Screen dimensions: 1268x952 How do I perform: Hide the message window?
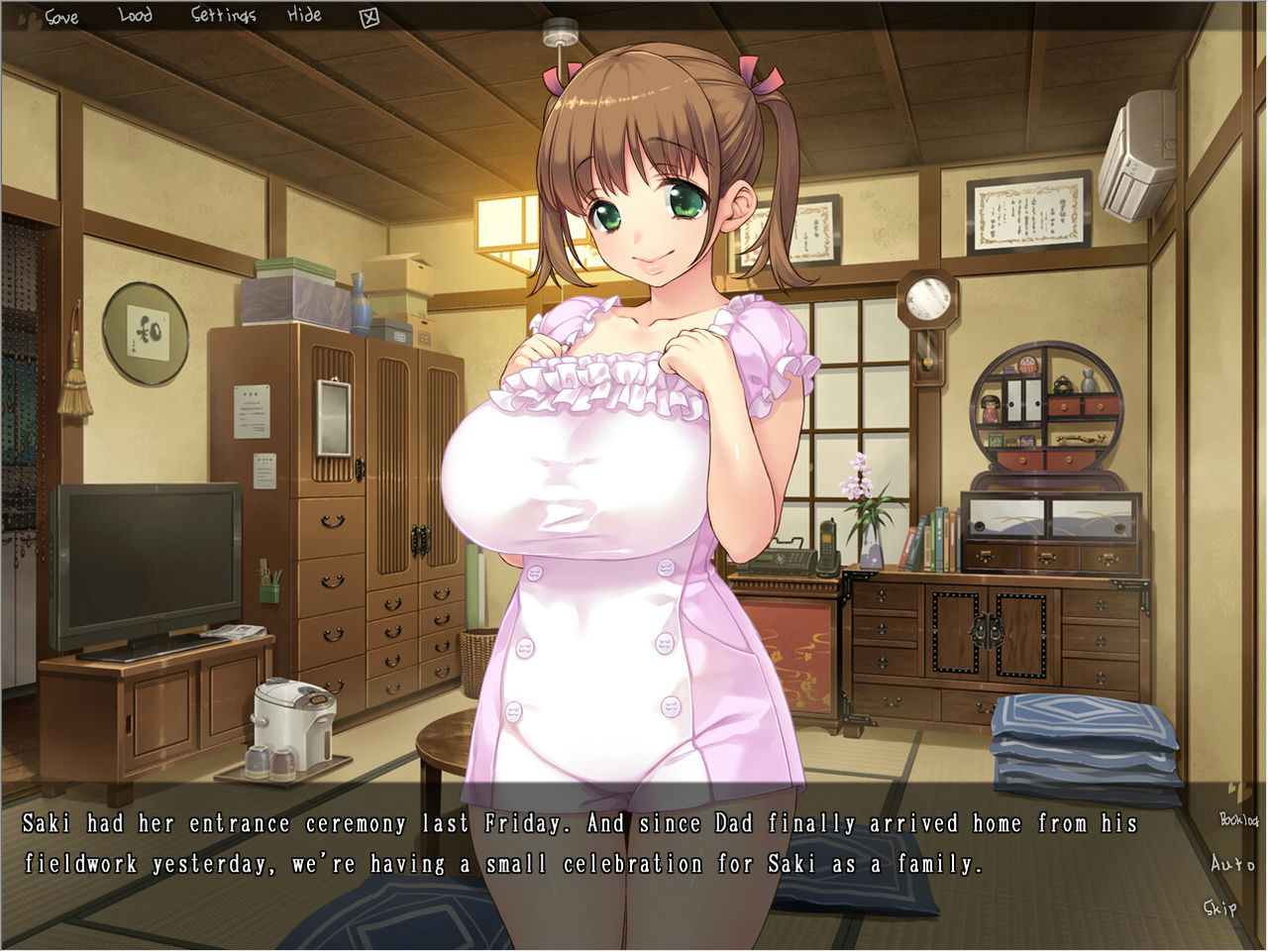point(305,16)
